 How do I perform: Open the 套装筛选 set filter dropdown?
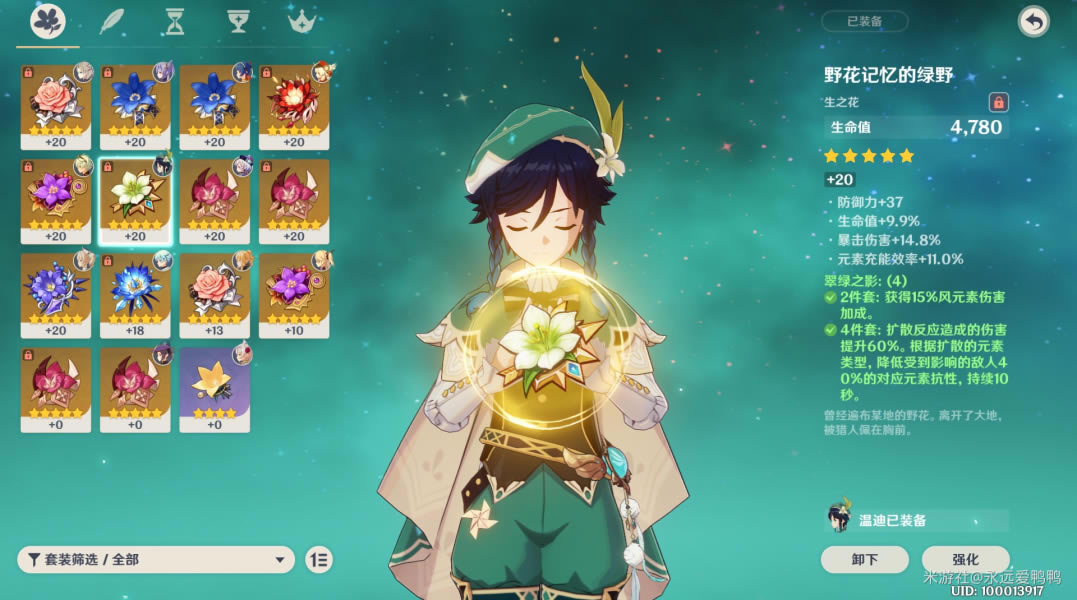pyautogui.click(x=155, y=560)
